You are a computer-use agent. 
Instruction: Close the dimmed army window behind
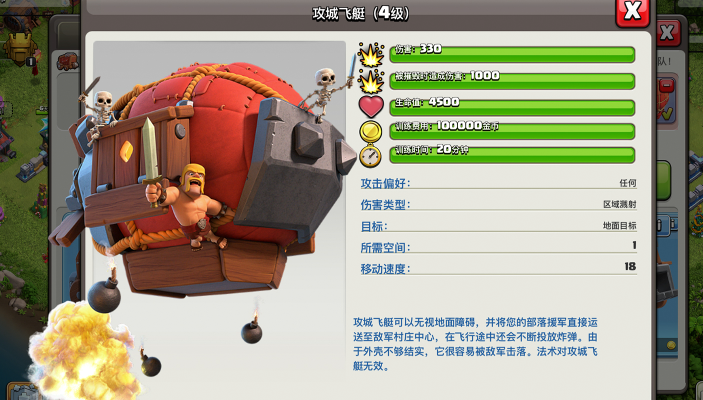669,34
